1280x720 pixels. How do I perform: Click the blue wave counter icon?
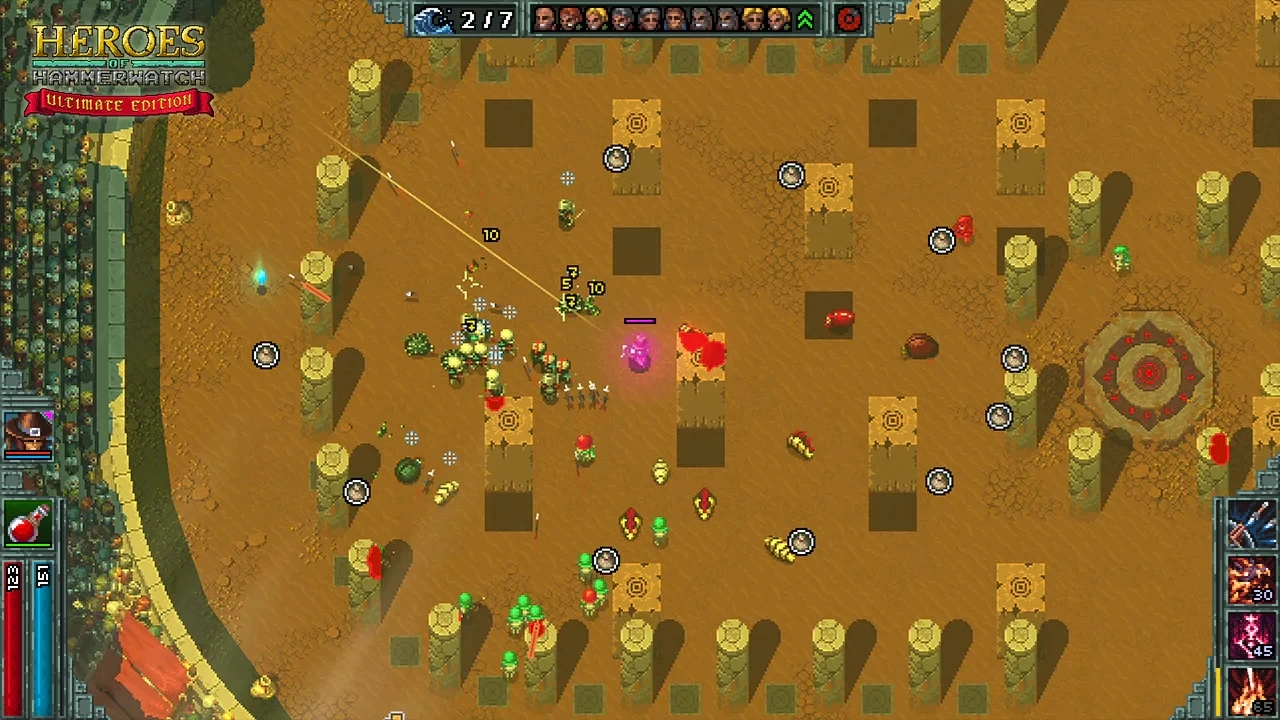click(x=436, y=19)
